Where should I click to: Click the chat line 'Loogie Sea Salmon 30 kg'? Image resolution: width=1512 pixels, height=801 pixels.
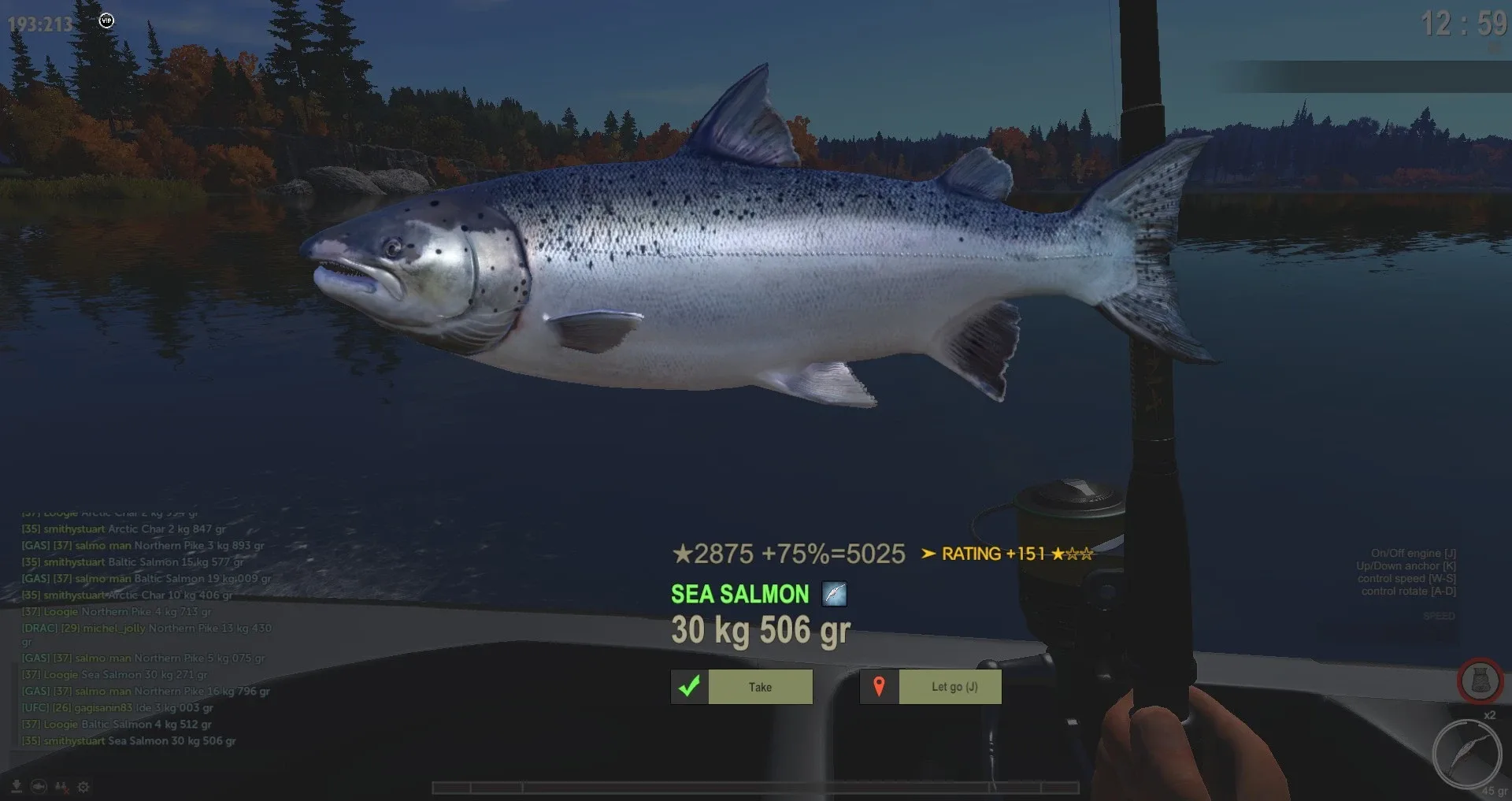(x=114, y=674)
